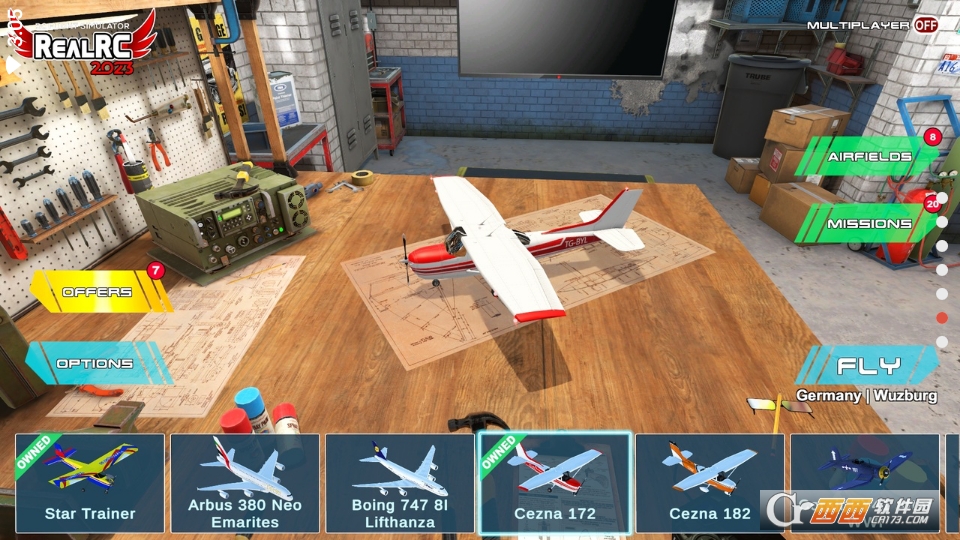This screenshot has height=540, width=960.
Task: Pick the Boing 747 8I Lifthanza plane
Action: pos(400,482)
